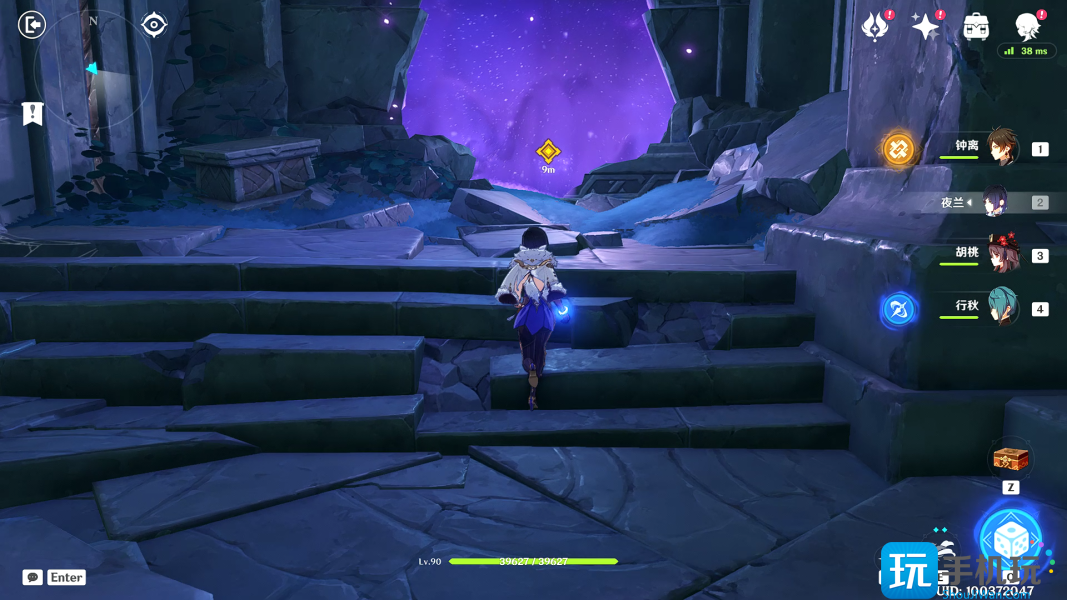Open the Paimon head menu icon

[1027, 26]
